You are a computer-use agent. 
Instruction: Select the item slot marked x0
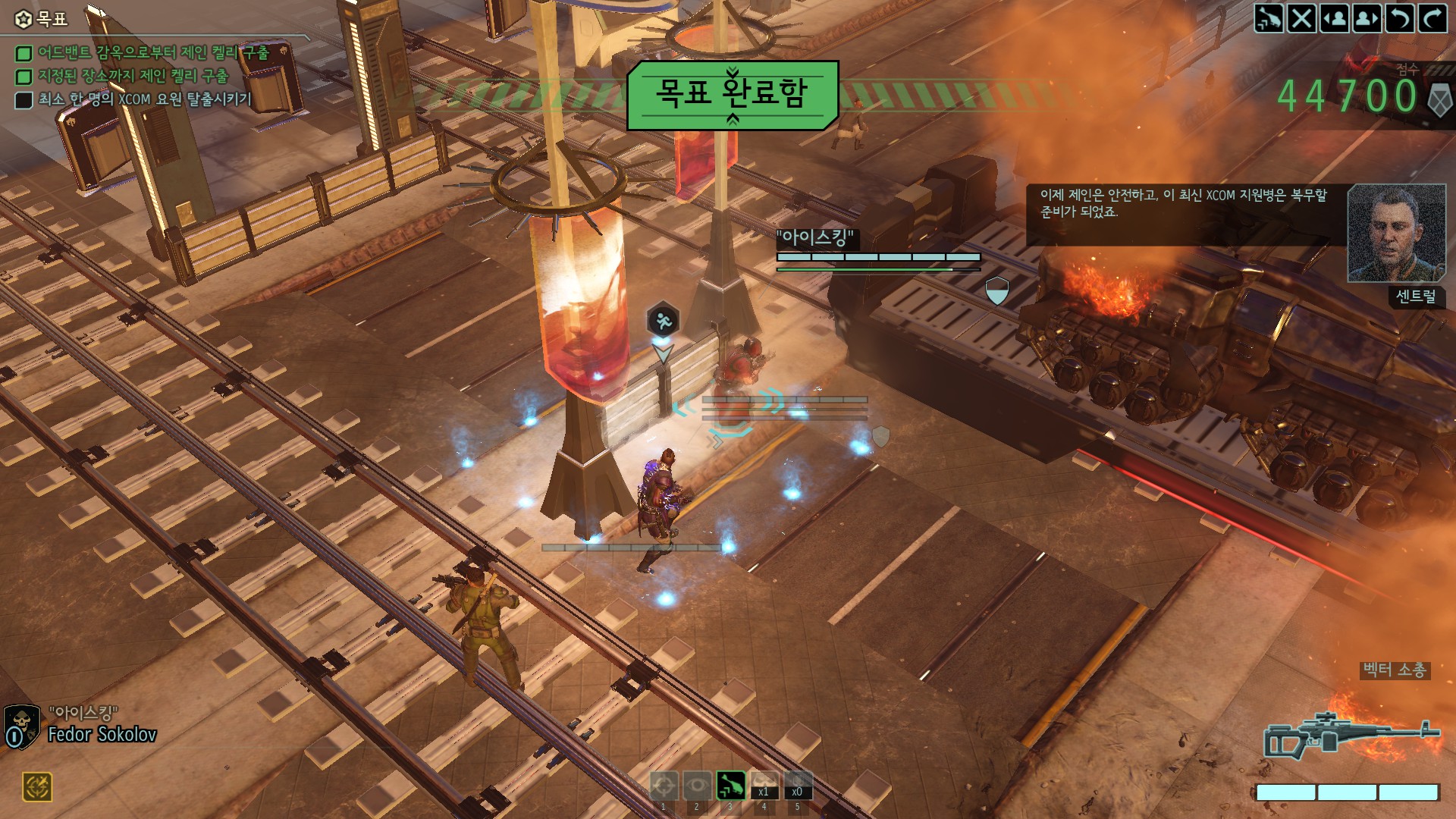(797, 786)
